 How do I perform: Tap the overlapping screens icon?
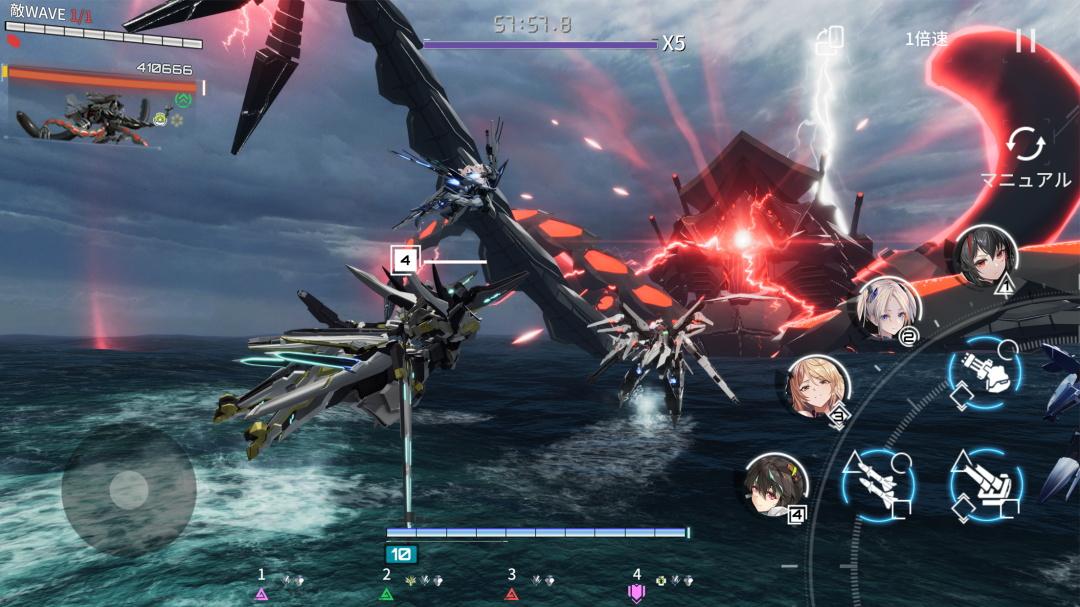pyautogui.click(x=830, y=40)
